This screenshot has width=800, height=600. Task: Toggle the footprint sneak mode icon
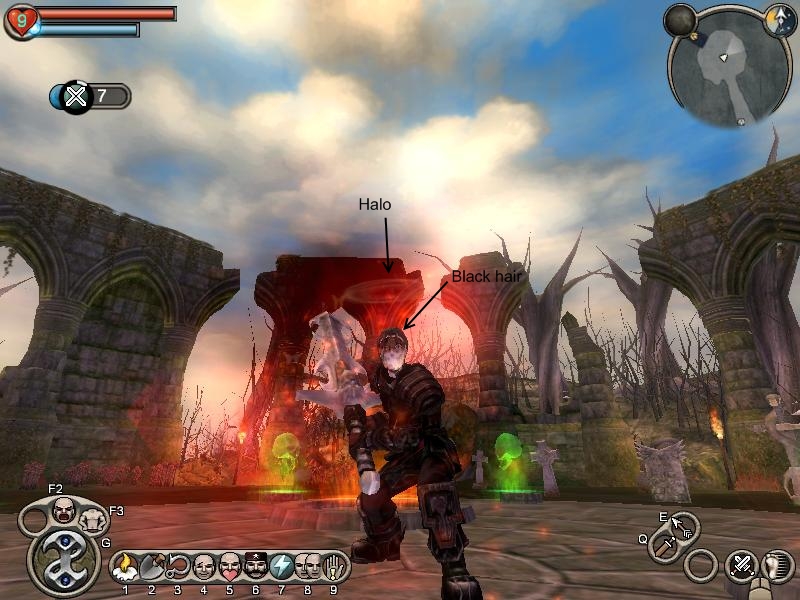tap(778, 566)
